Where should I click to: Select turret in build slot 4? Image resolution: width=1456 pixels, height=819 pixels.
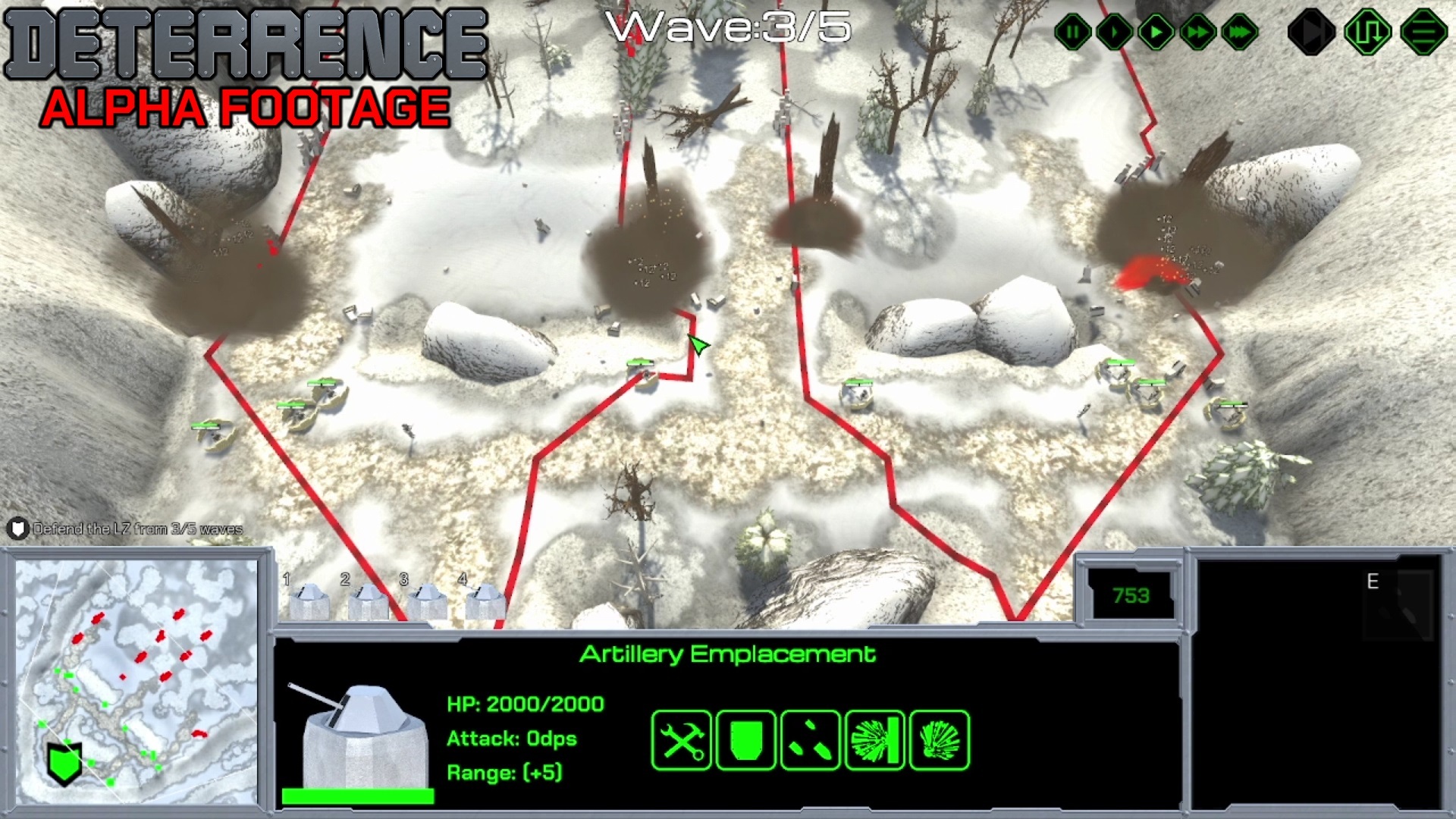point(485,603)
